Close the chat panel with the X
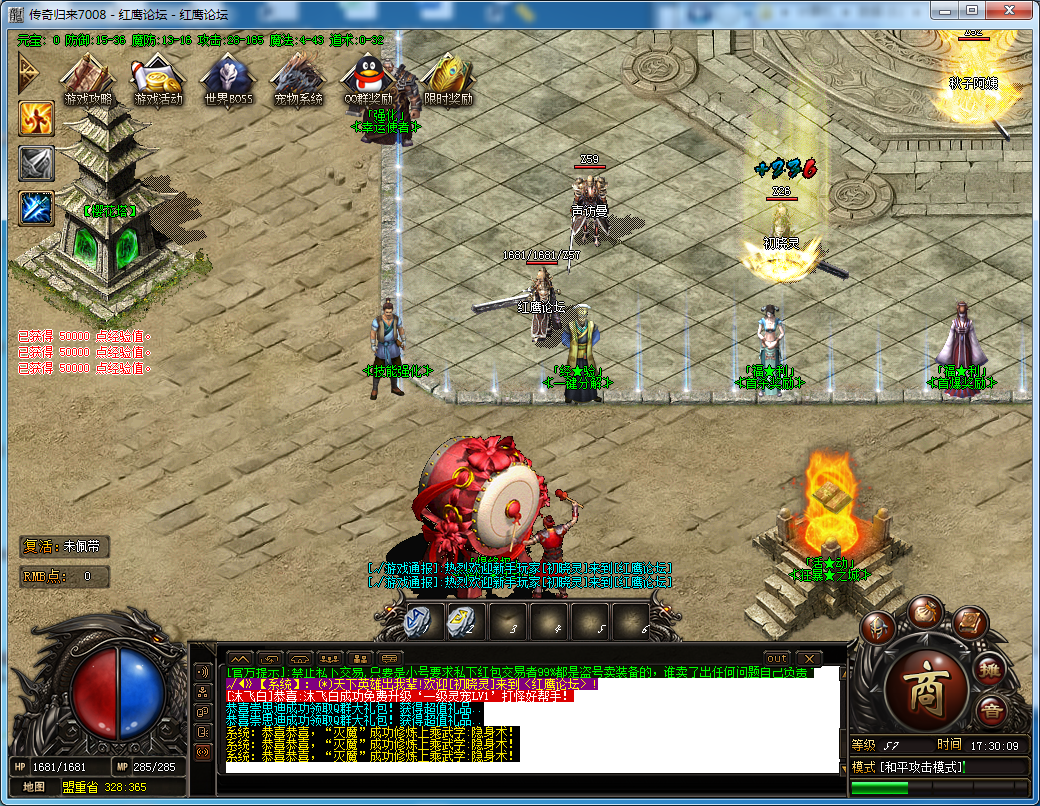 [x=806, y=658]
